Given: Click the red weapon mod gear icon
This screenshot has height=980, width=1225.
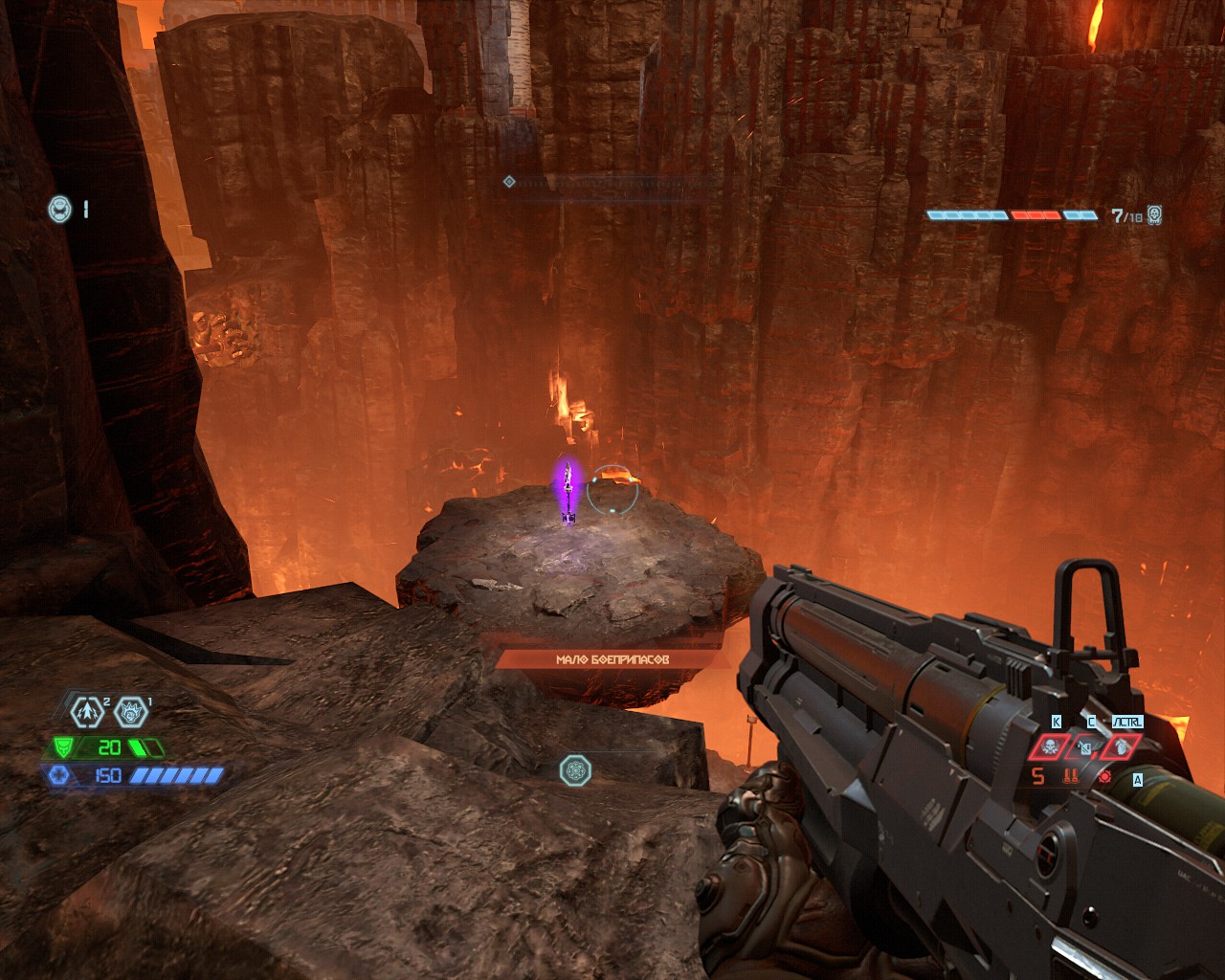Looking at the screenshot, I should point(1106,776).
